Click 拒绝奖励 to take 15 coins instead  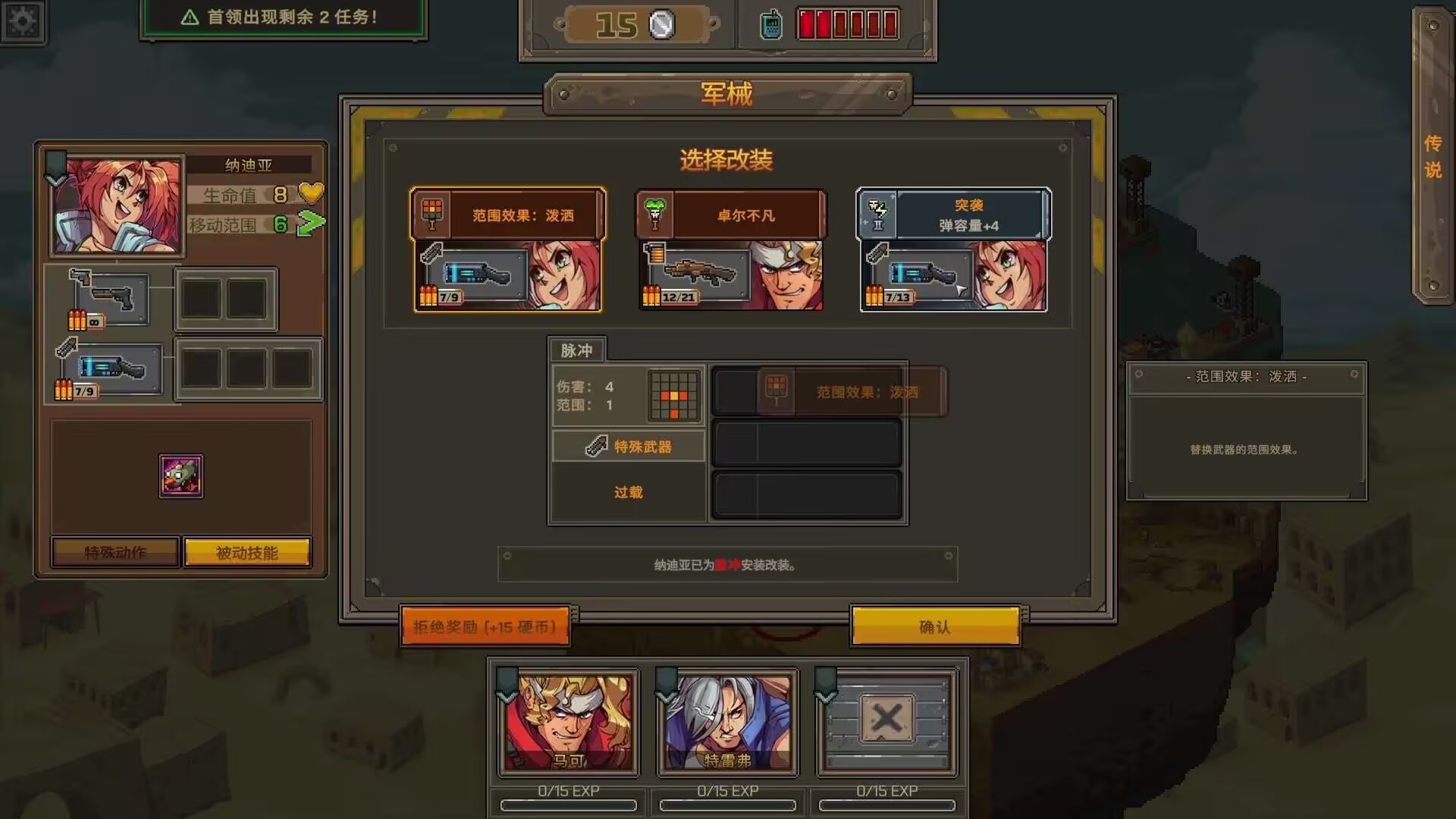485,627
